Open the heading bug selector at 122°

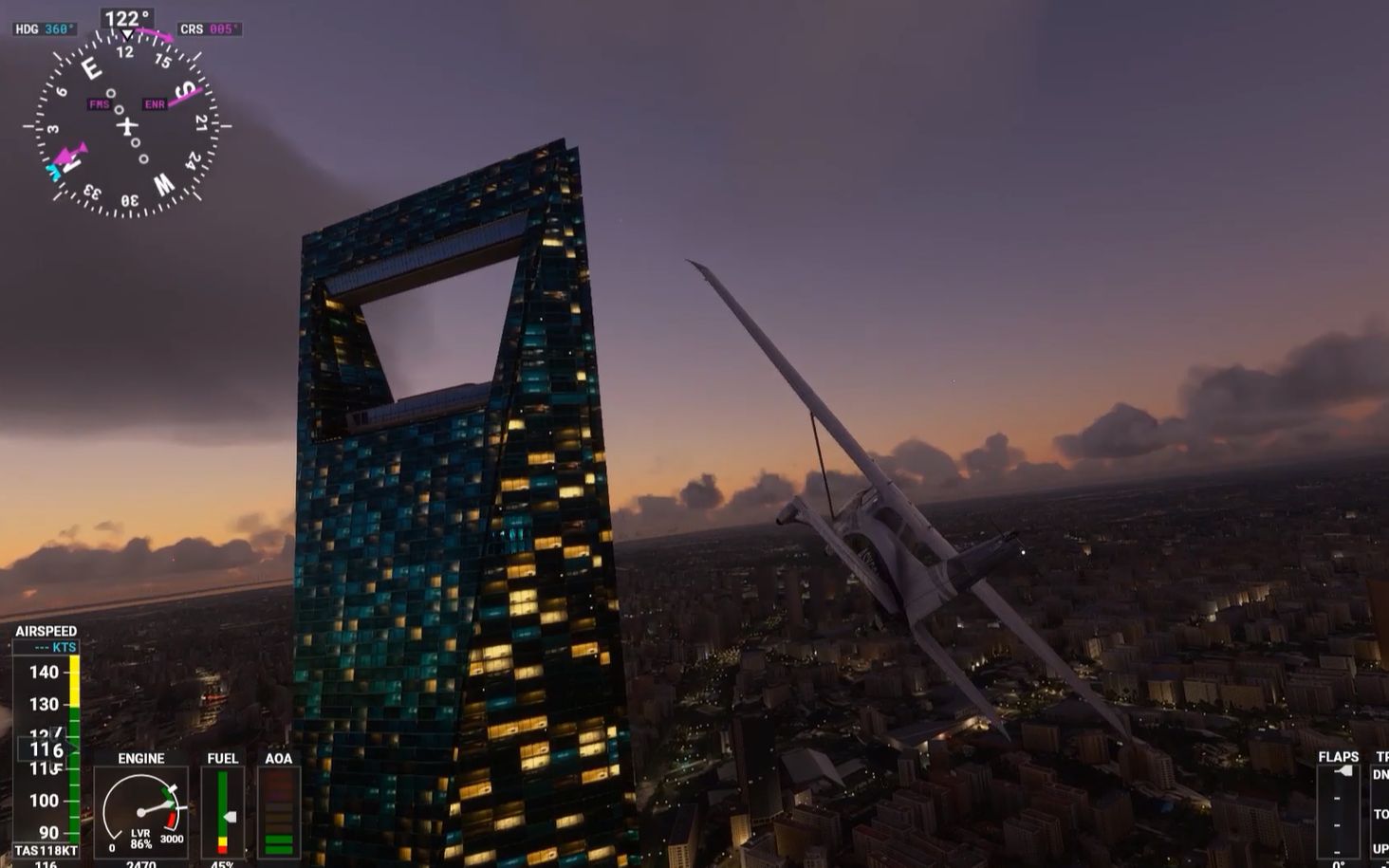[x=126, y=16]
